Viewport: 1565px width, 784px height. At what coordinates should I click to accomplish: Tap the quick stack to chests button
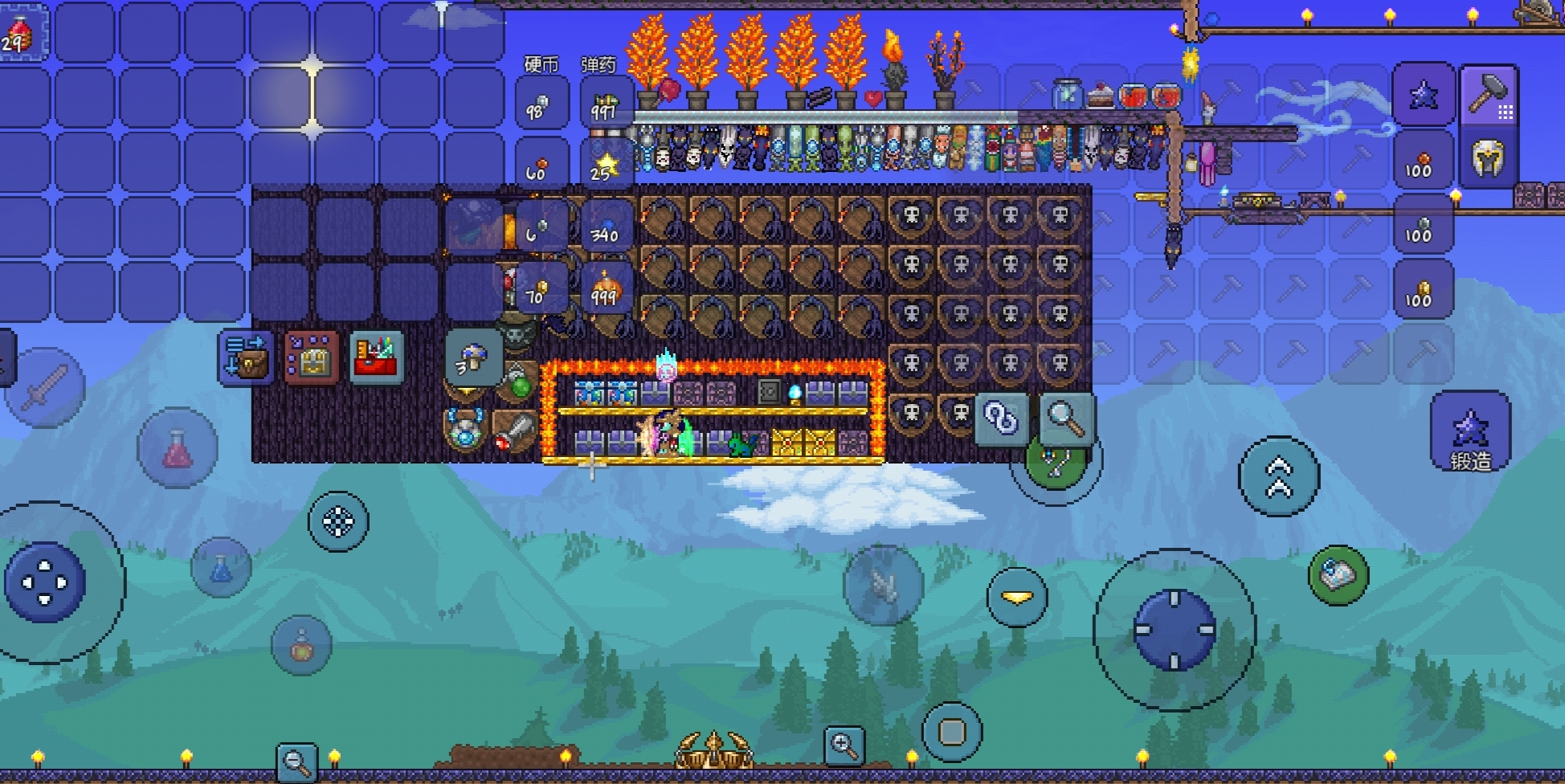[x=311, y=358]
